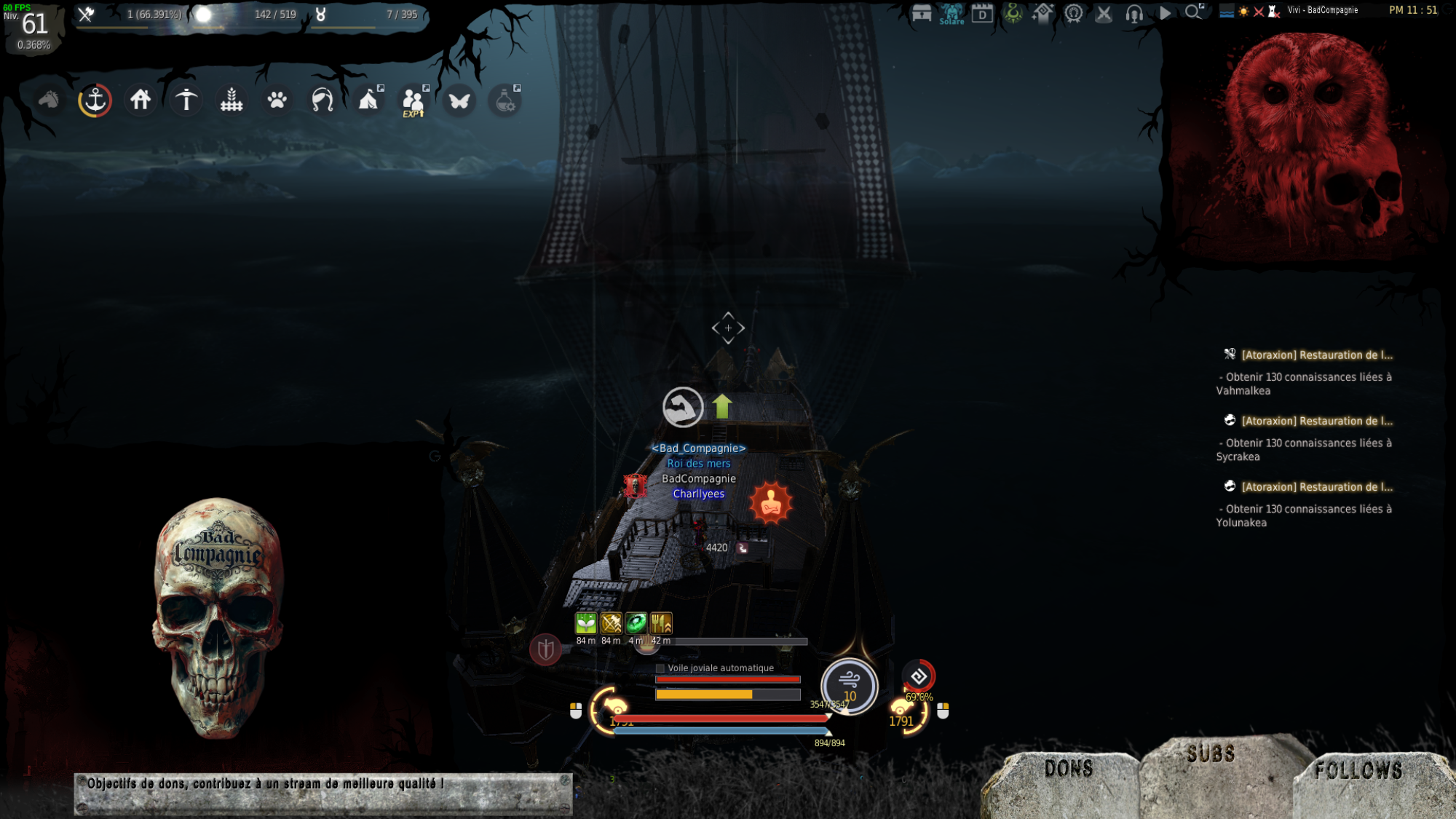1456x819 pixels.
Task: Activate the wind sail boost skill
Action: point(849,684)
